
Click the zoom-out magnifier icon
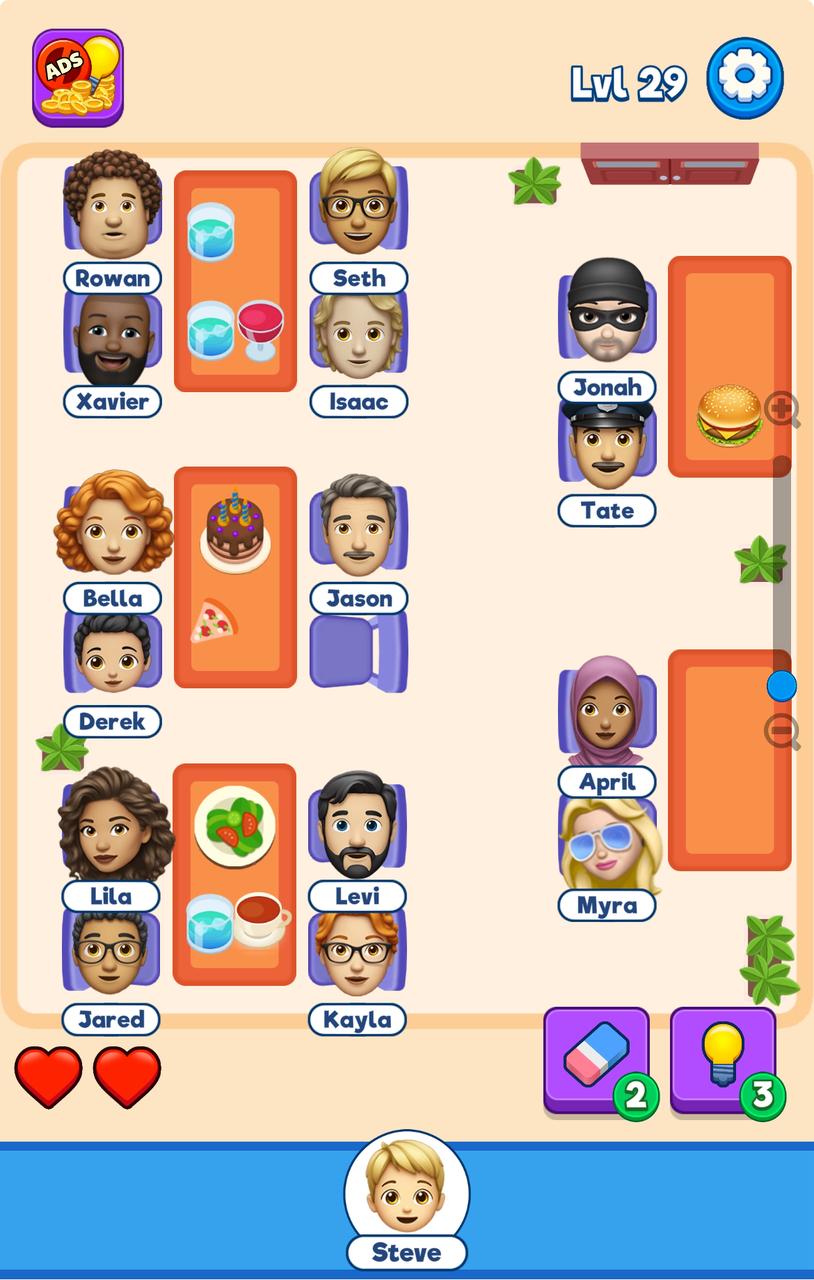(781, 732)
